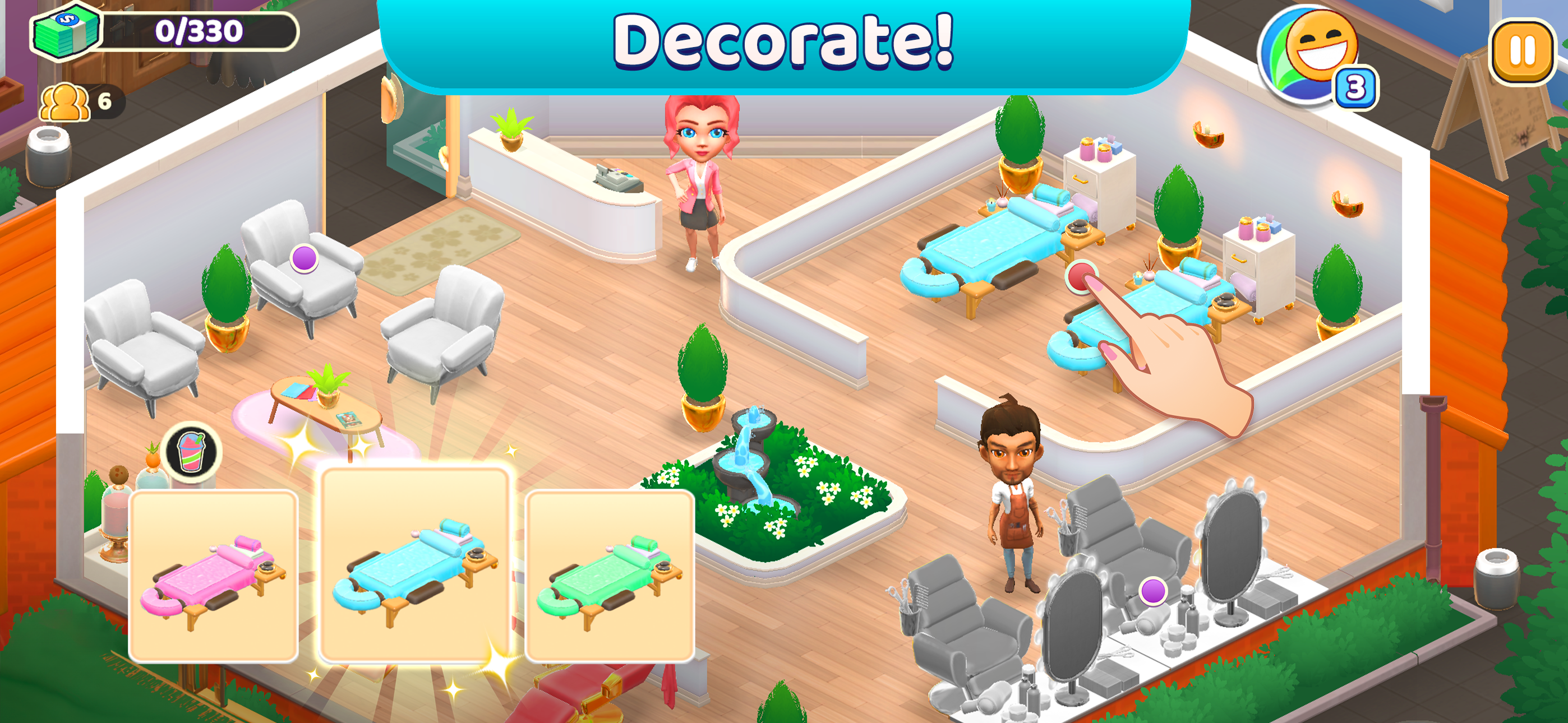Tap the manager character in the pink jacket
Viewport: 1568px width, 723px height.
(x=701, y=183)
